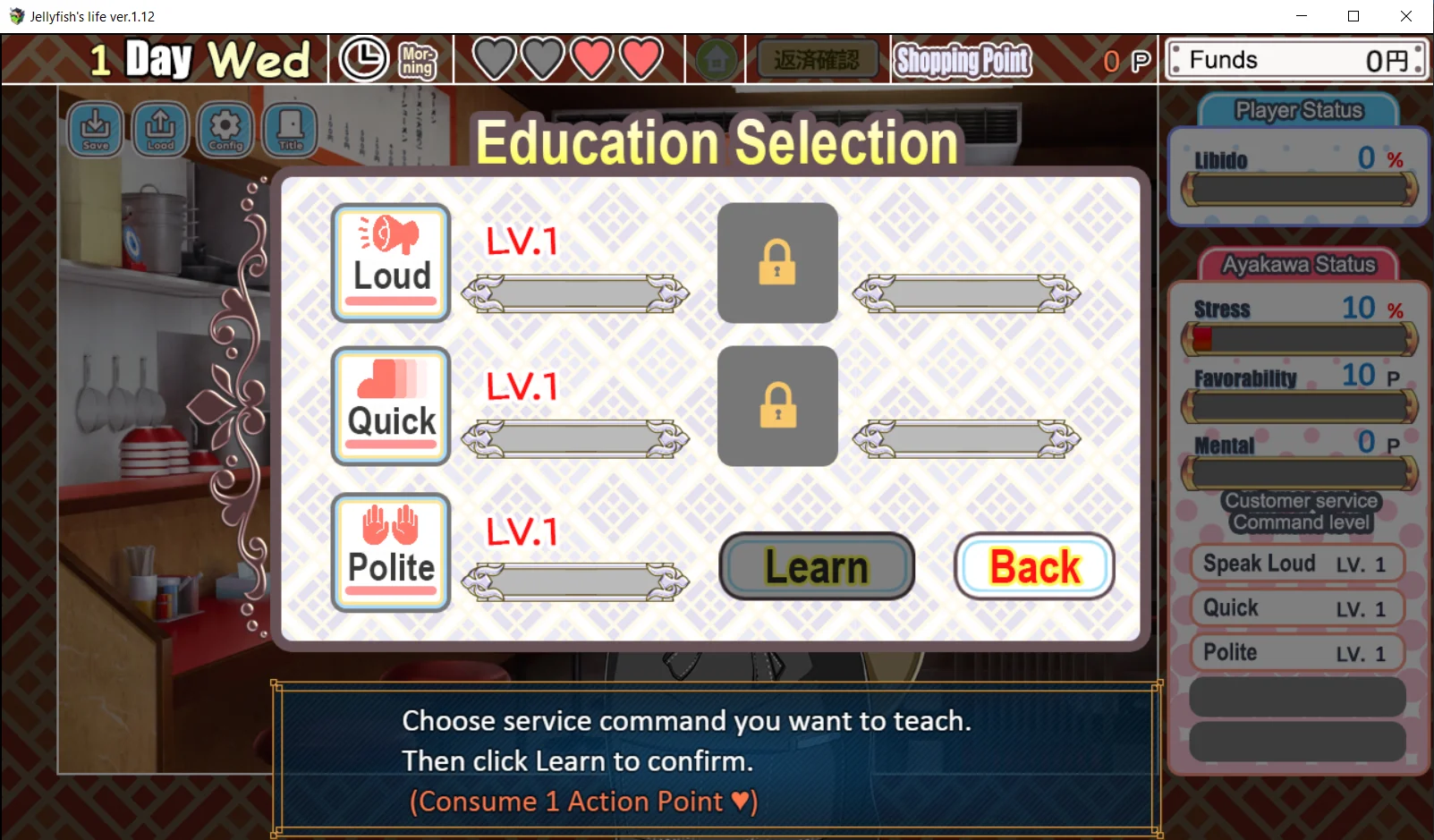Maximize the game window
The width and height of the screenshot is (1434, 840).
[1353, 16]
